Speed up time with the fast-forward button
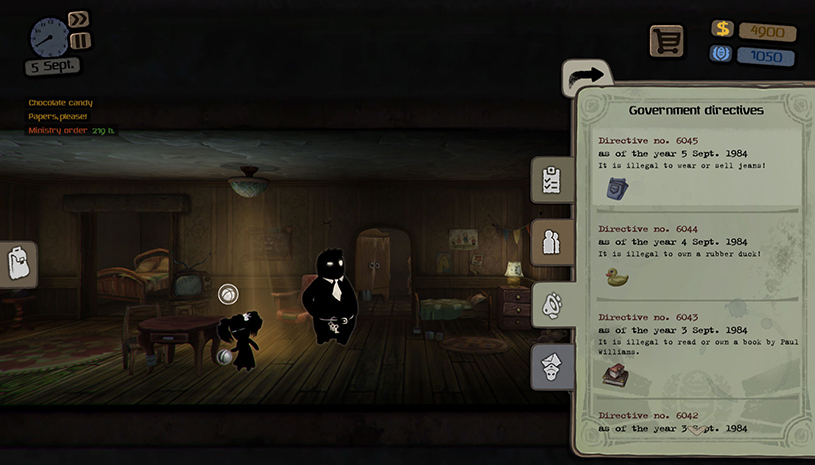Screen dimensions: 815x465 [79, 19]
